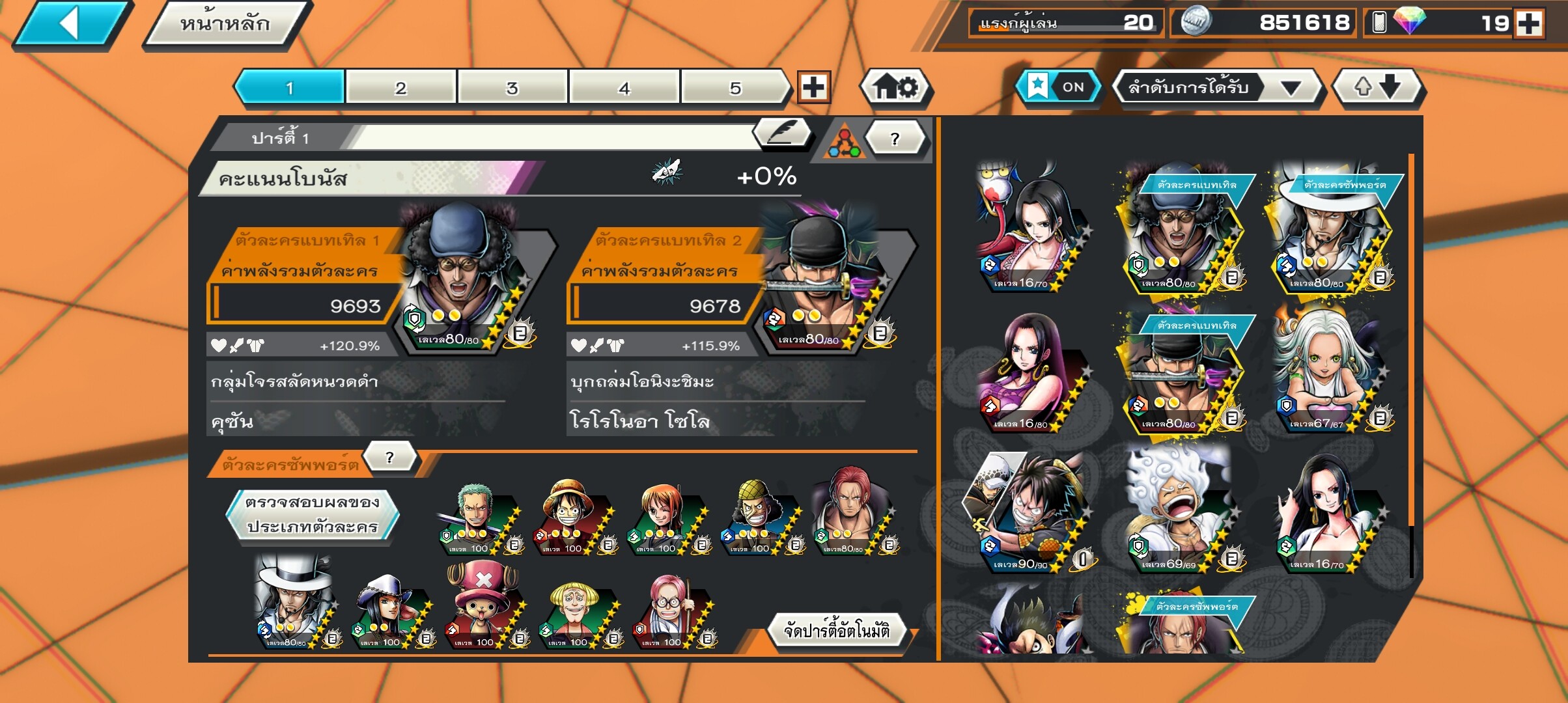
Task: Open the house and gear settings button
Action: 896,87
